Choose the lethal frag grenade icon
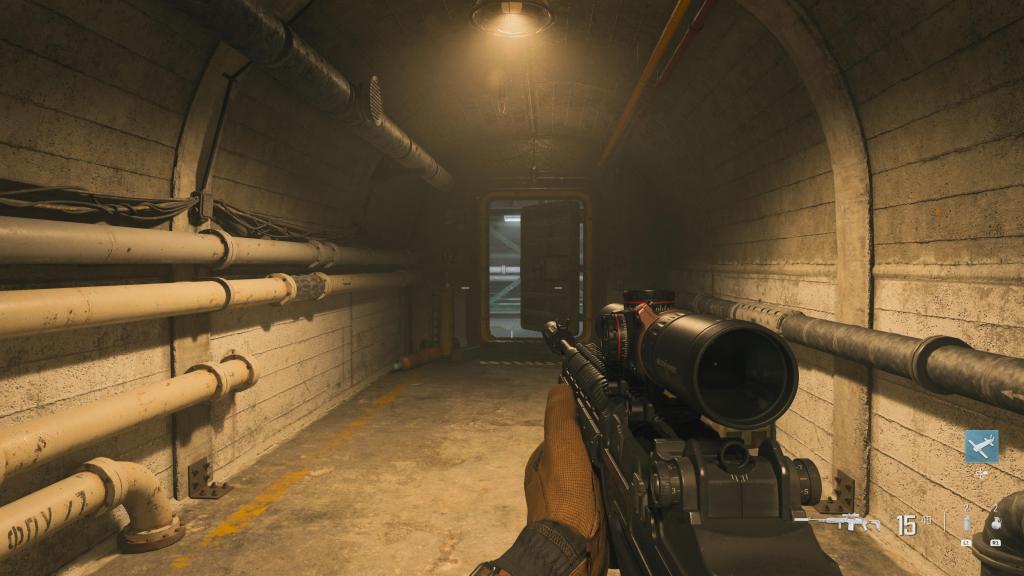 (995, 525)
